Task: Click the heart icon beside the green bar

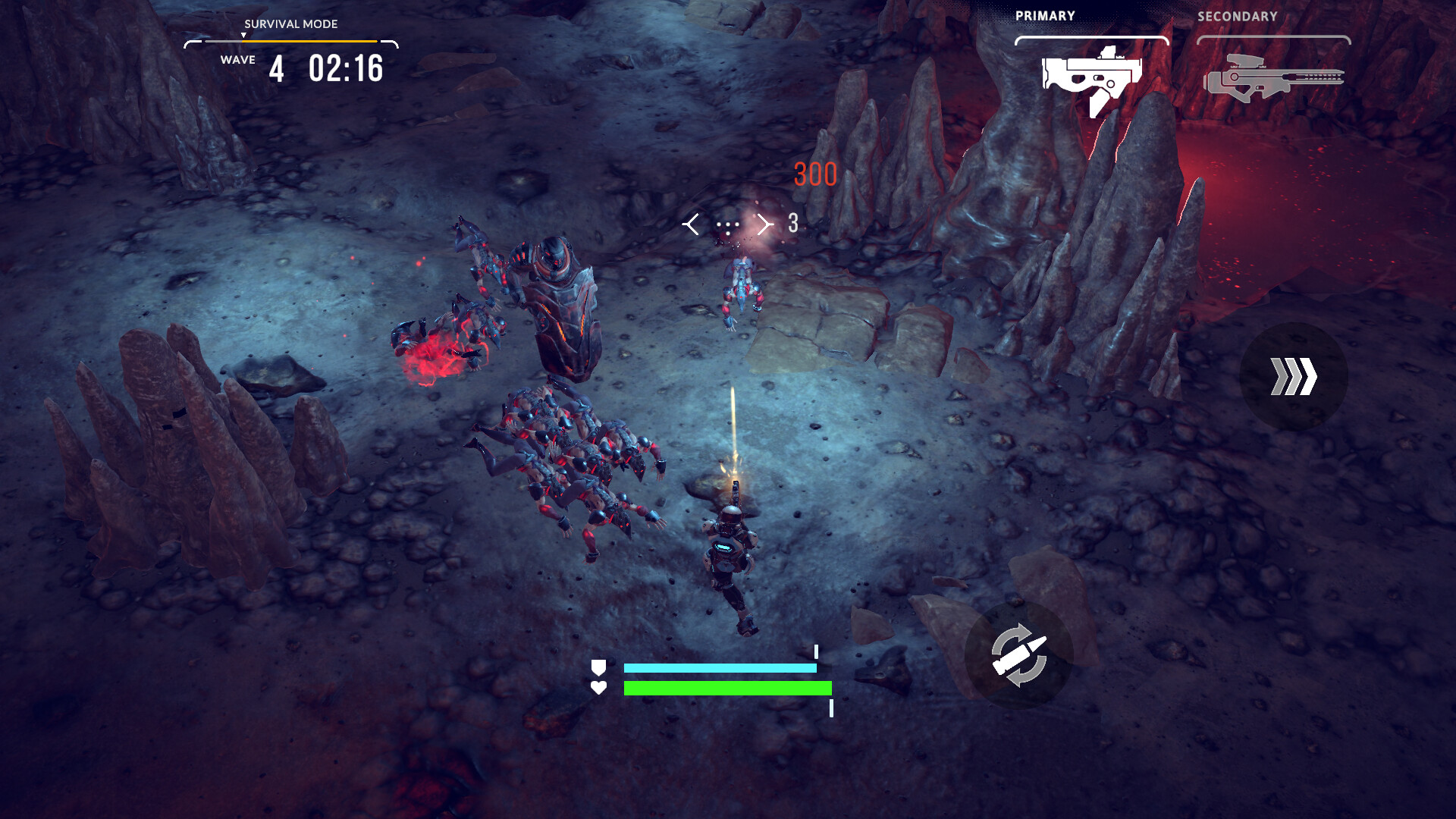Action: pyautogui.click(x=600, y=689)
